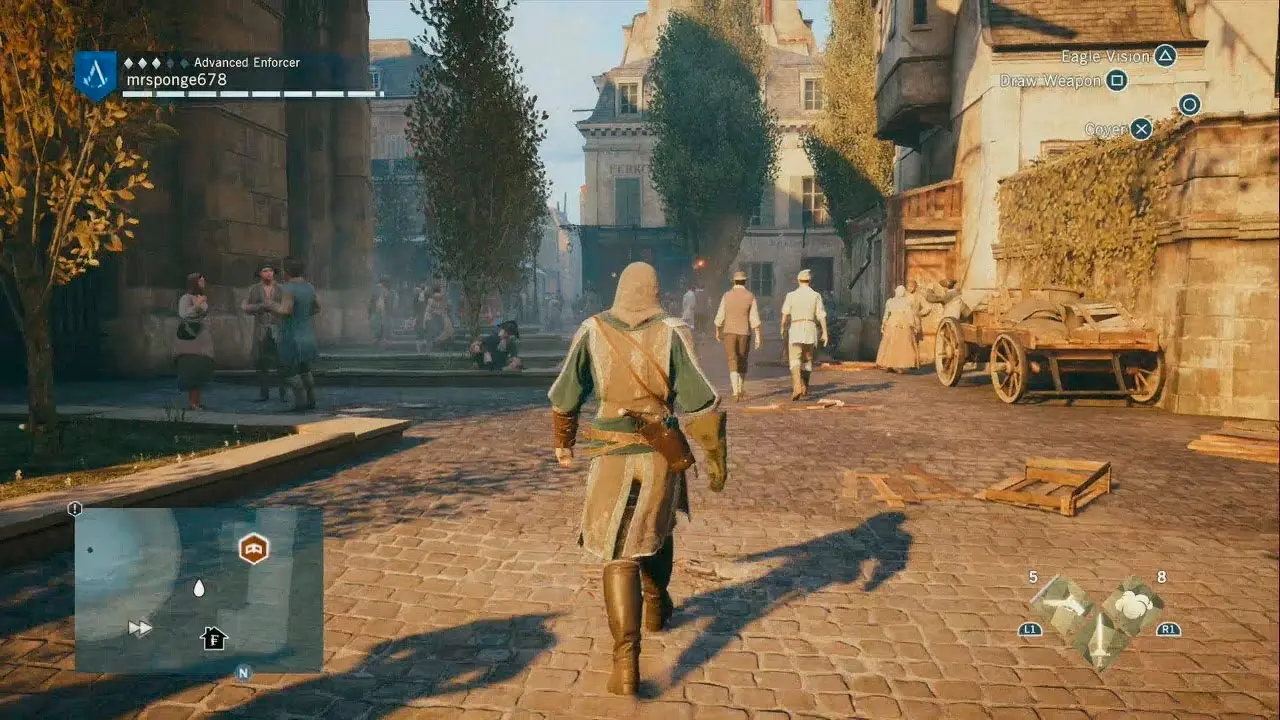Click the orange mask marker on minimap

[x=253, y=548]
